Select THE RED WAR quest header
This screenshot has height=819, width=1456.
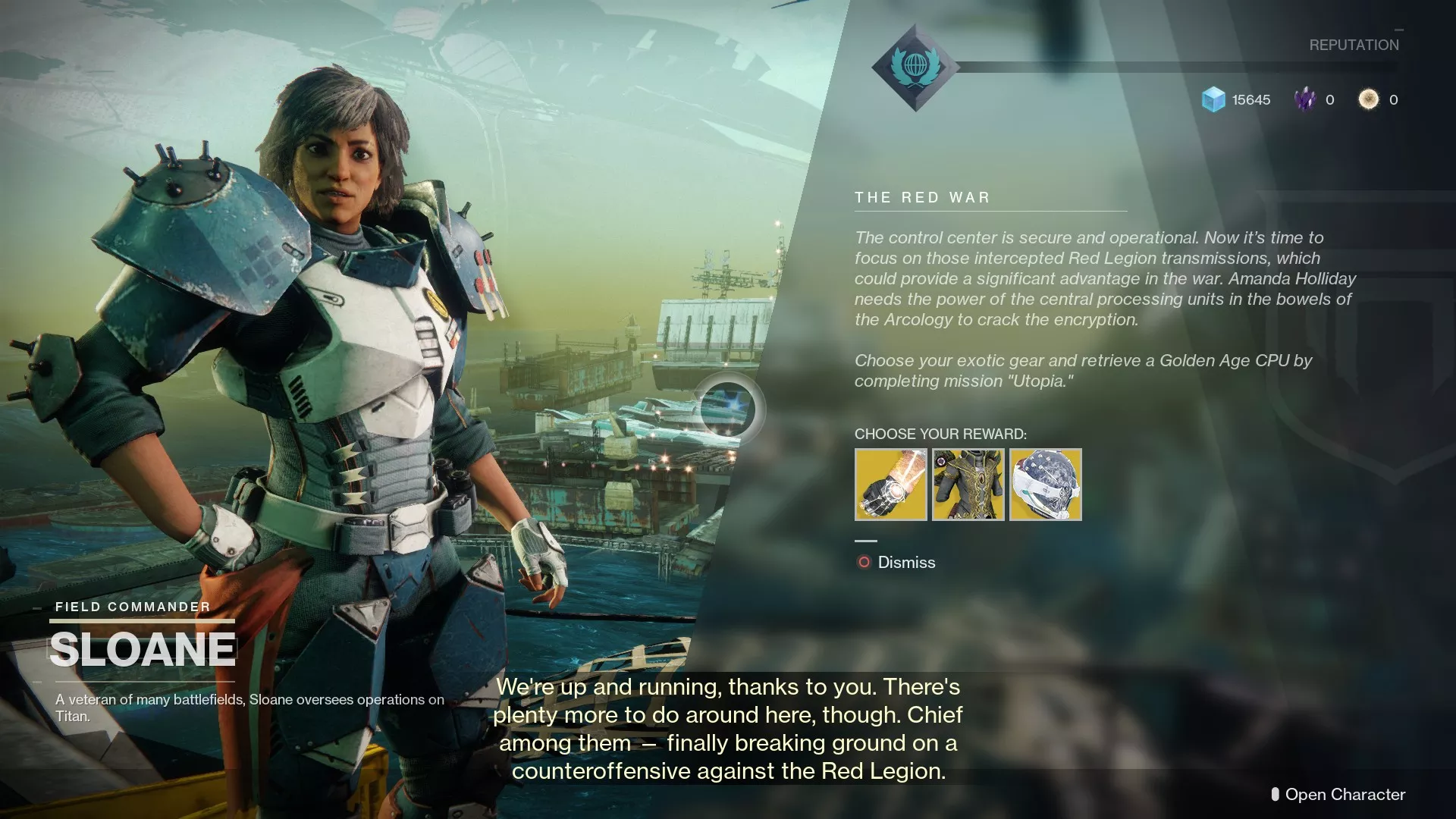point(922,197)
